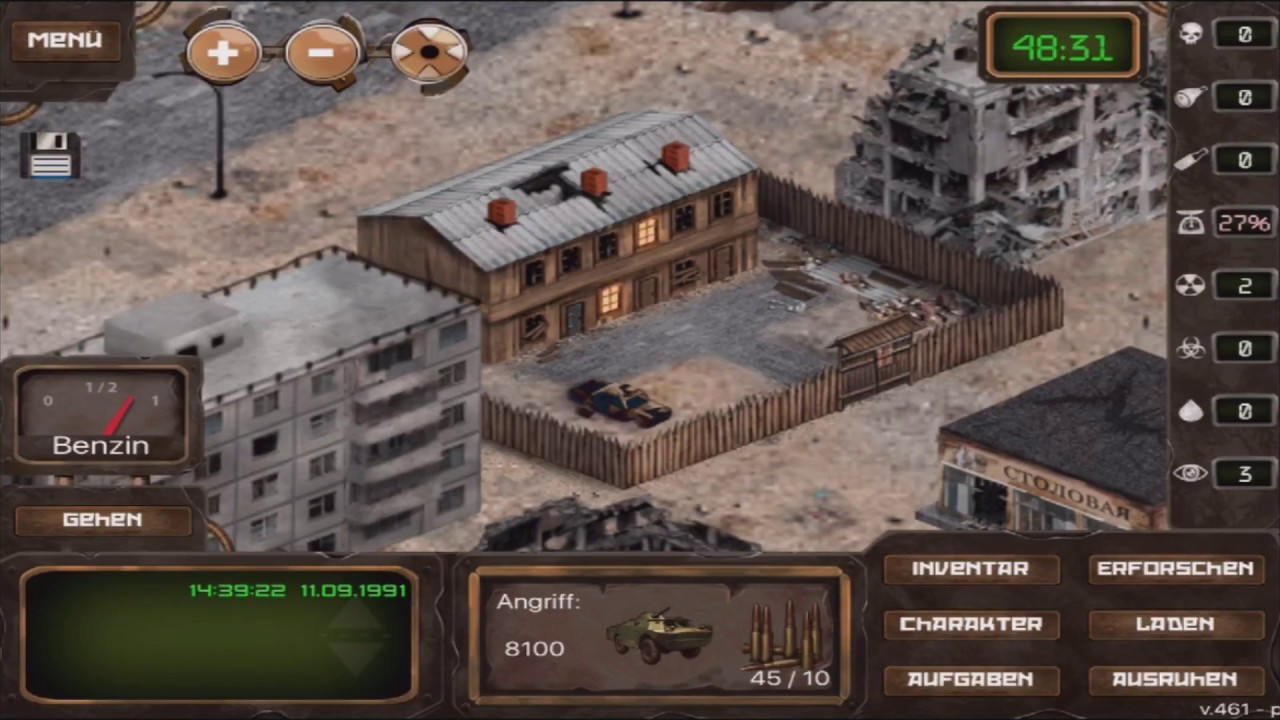Viewport: 1280px width, 720px height.
Task: Choose Ausruhen to rest
Action: click(x=1175, y=680)
